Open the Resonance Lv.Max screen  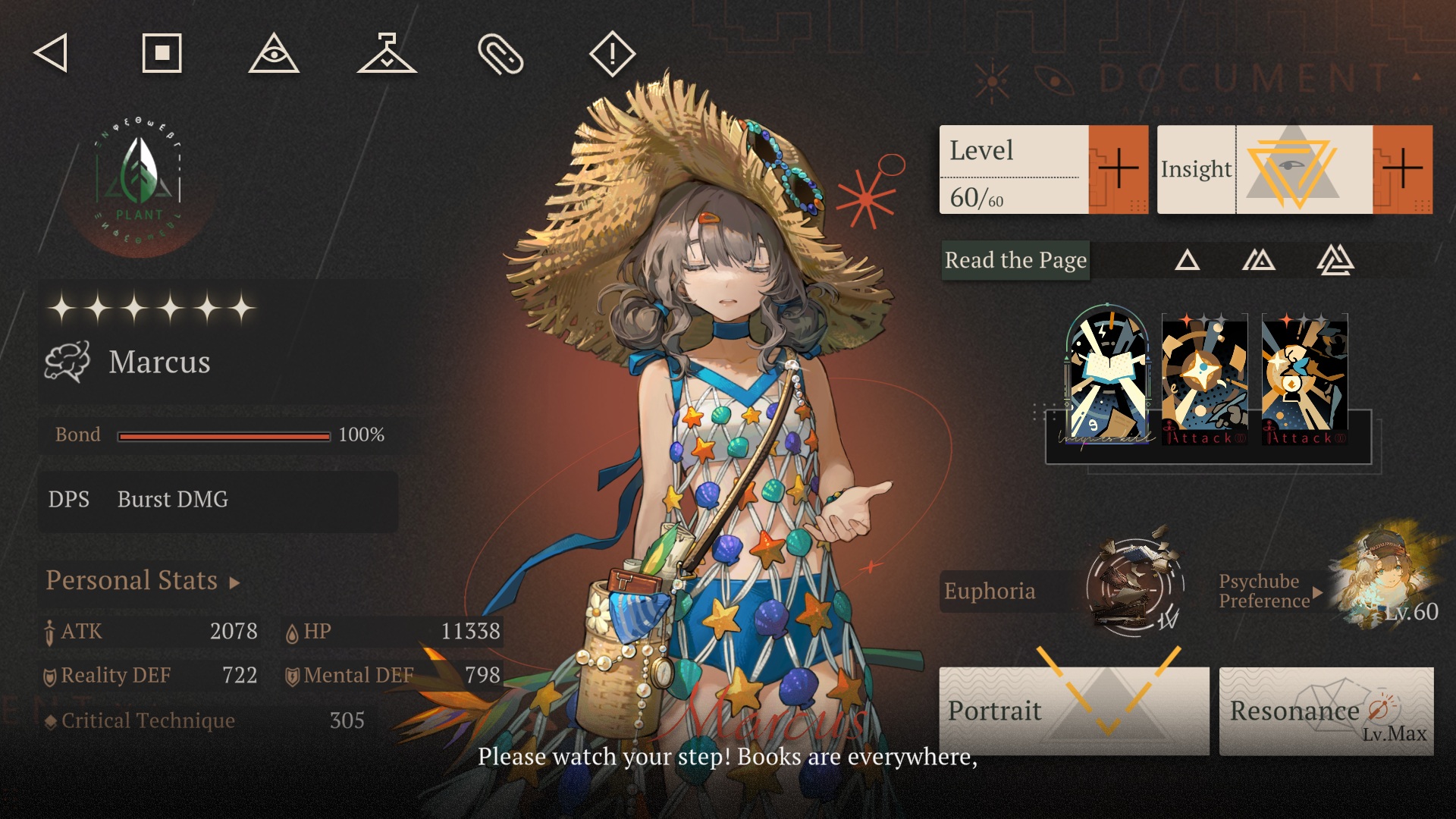(x=1326, y=711)
